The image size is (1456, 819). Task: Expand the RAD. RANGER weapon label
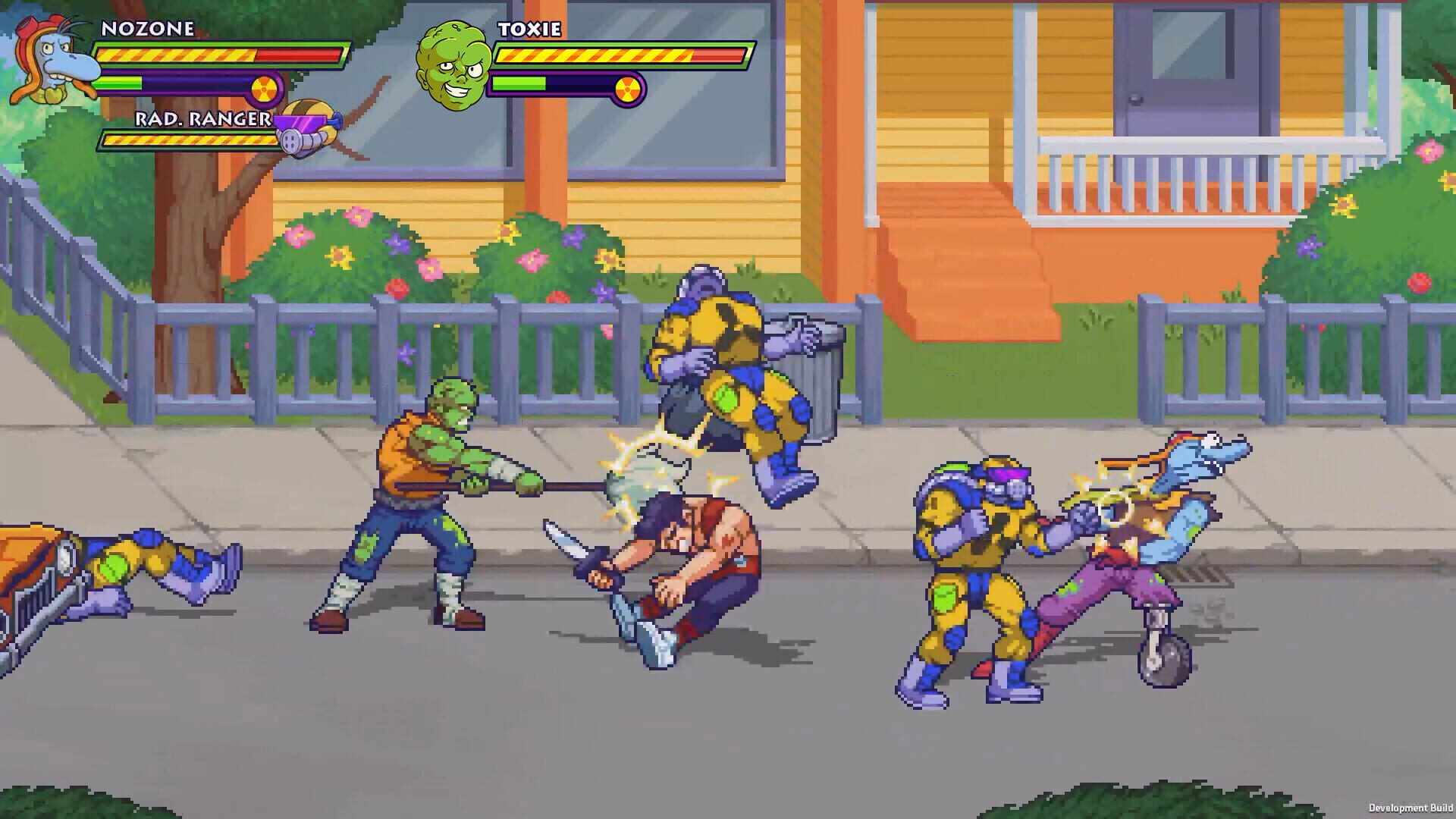pyautogui.click(x=202, y=118)
